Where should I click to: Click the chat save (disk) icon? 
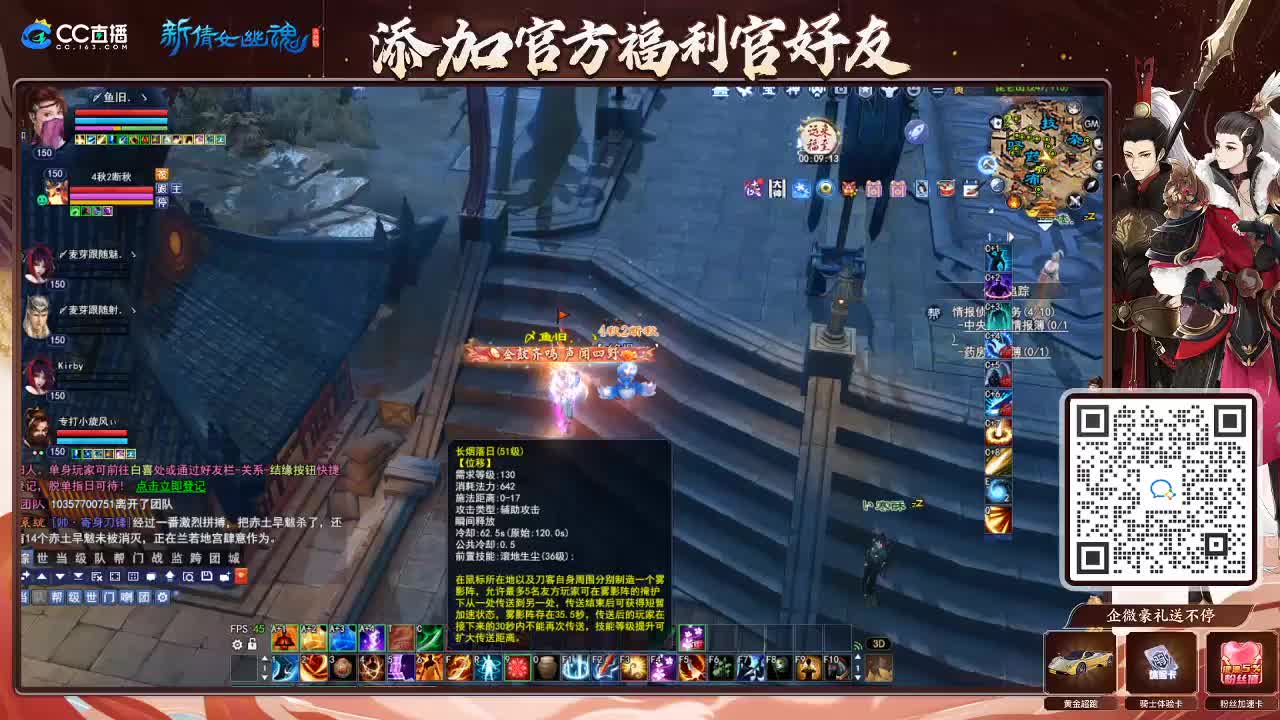tap(207, 576)
